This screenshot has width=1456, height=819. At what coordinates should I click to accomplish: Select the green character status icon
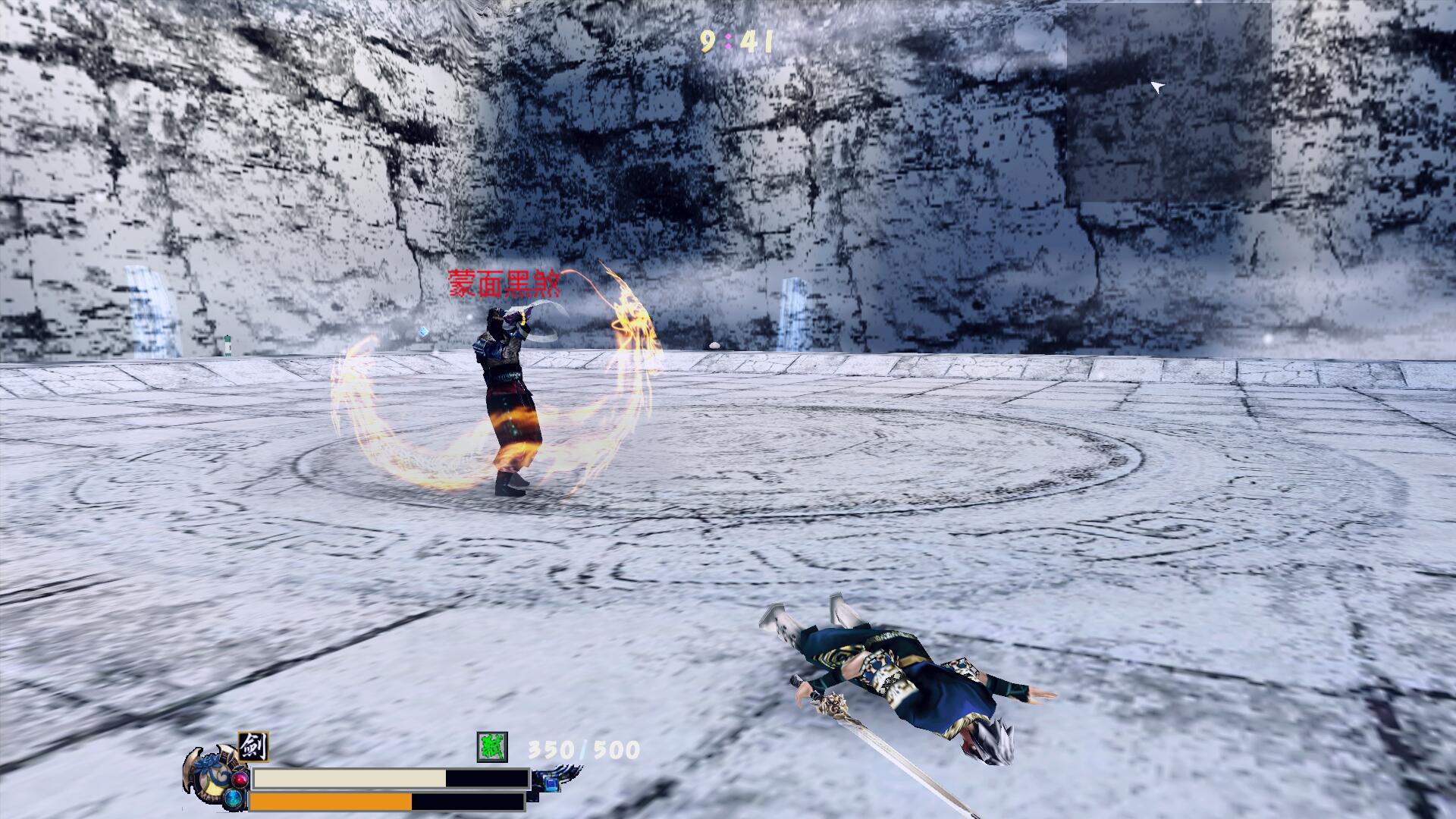491,747
